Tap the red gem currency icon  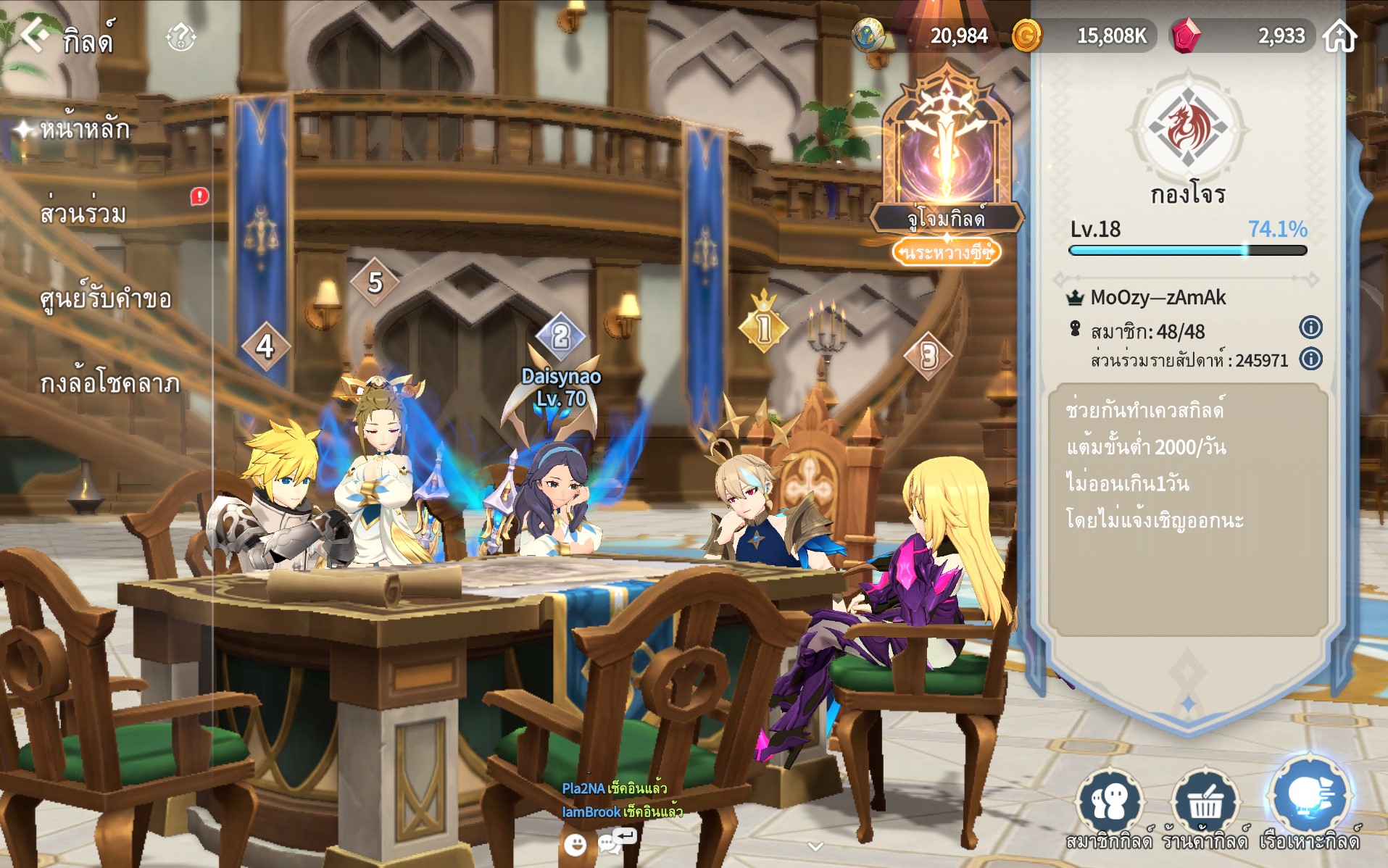click(x=1186, y=36)
